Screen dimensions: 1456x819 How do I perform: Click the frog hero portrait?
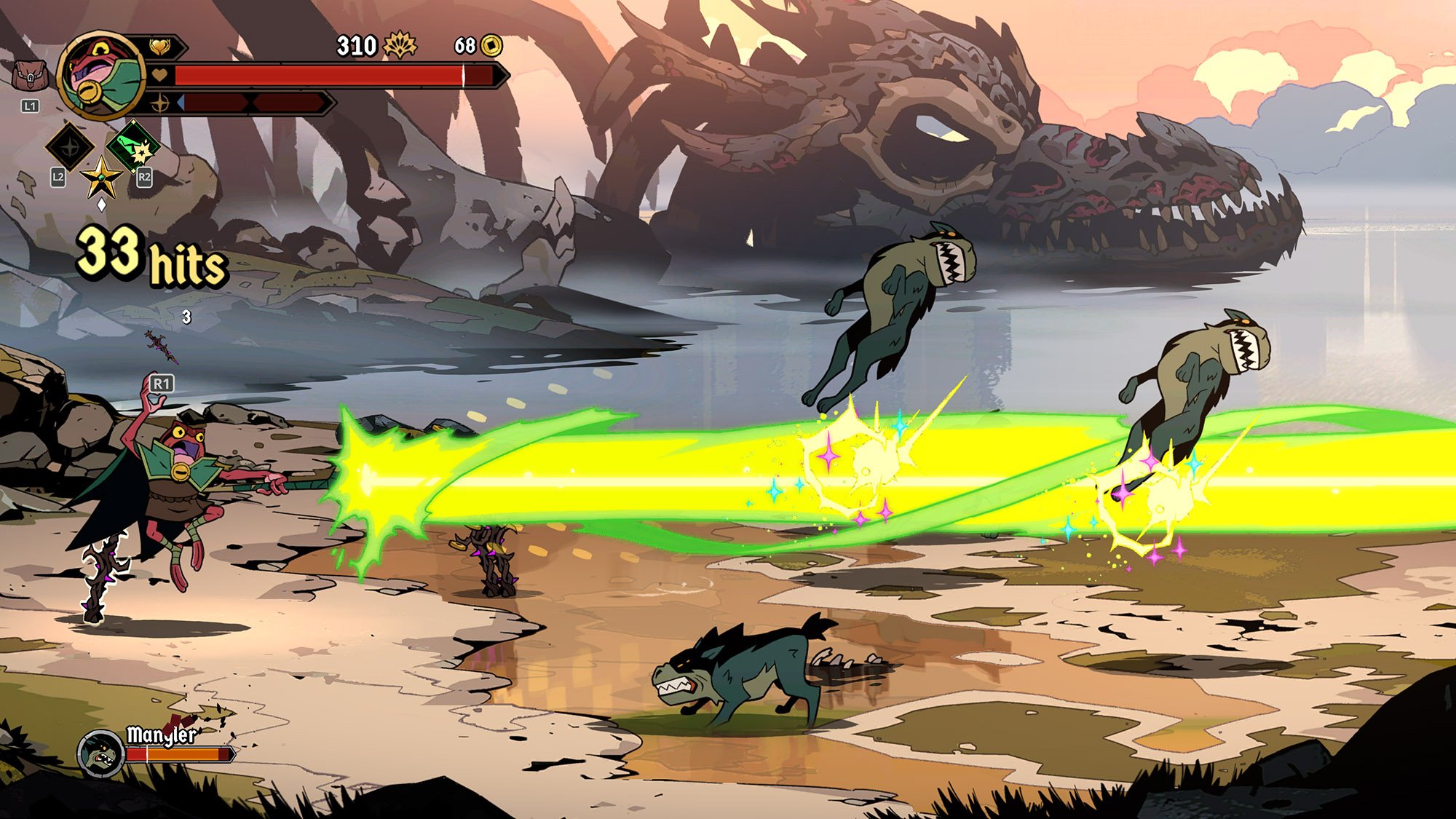click(102, 74)
